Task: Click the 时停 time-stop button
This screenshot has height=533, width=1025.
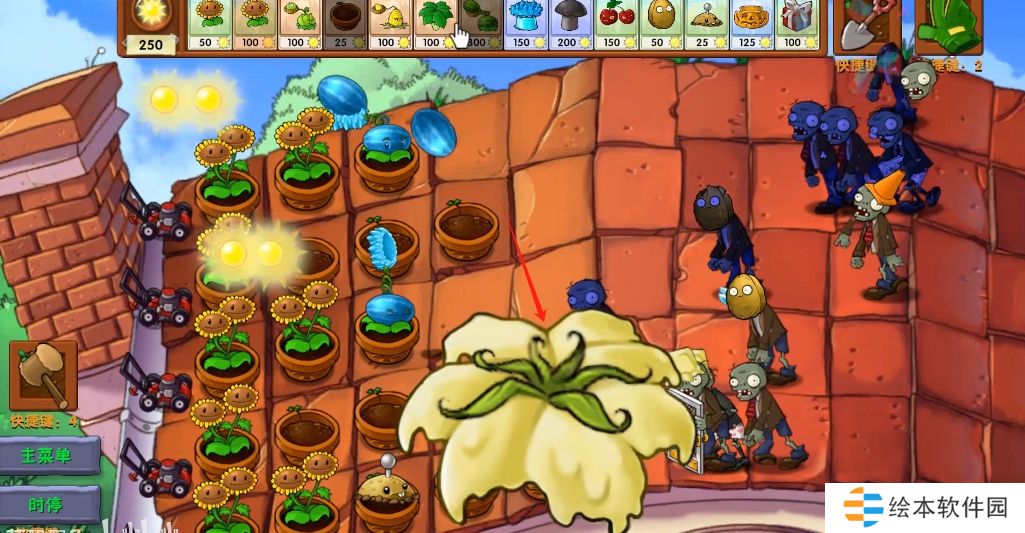Action: coord(50,503)
